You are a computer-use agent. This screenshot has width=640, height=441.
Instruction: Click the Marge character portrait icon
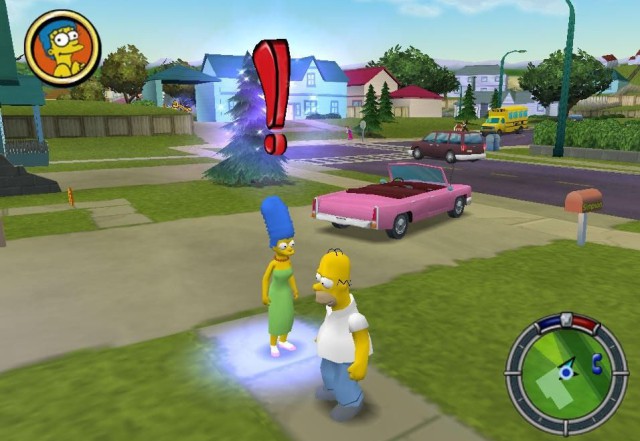tap(62, 48)
